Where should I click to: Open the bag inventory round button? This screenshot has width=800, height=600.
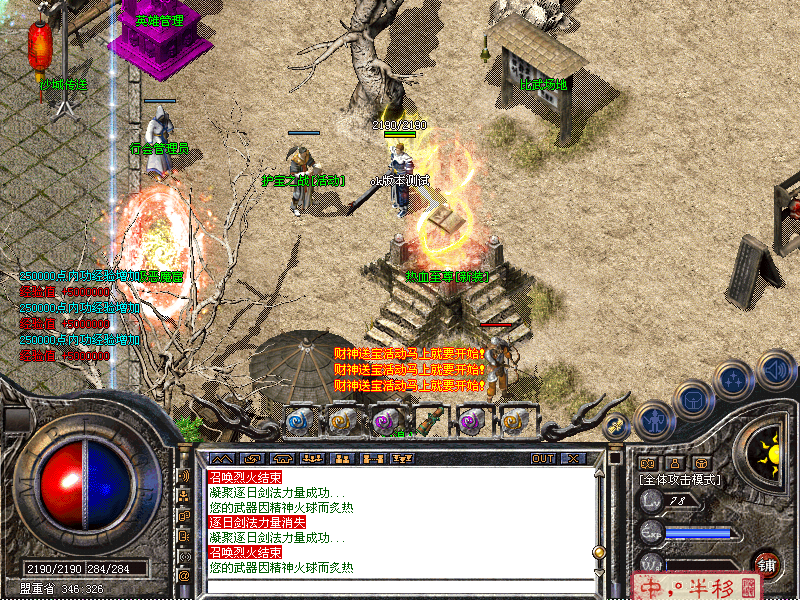pyautogui.click(x=692, y=399)
